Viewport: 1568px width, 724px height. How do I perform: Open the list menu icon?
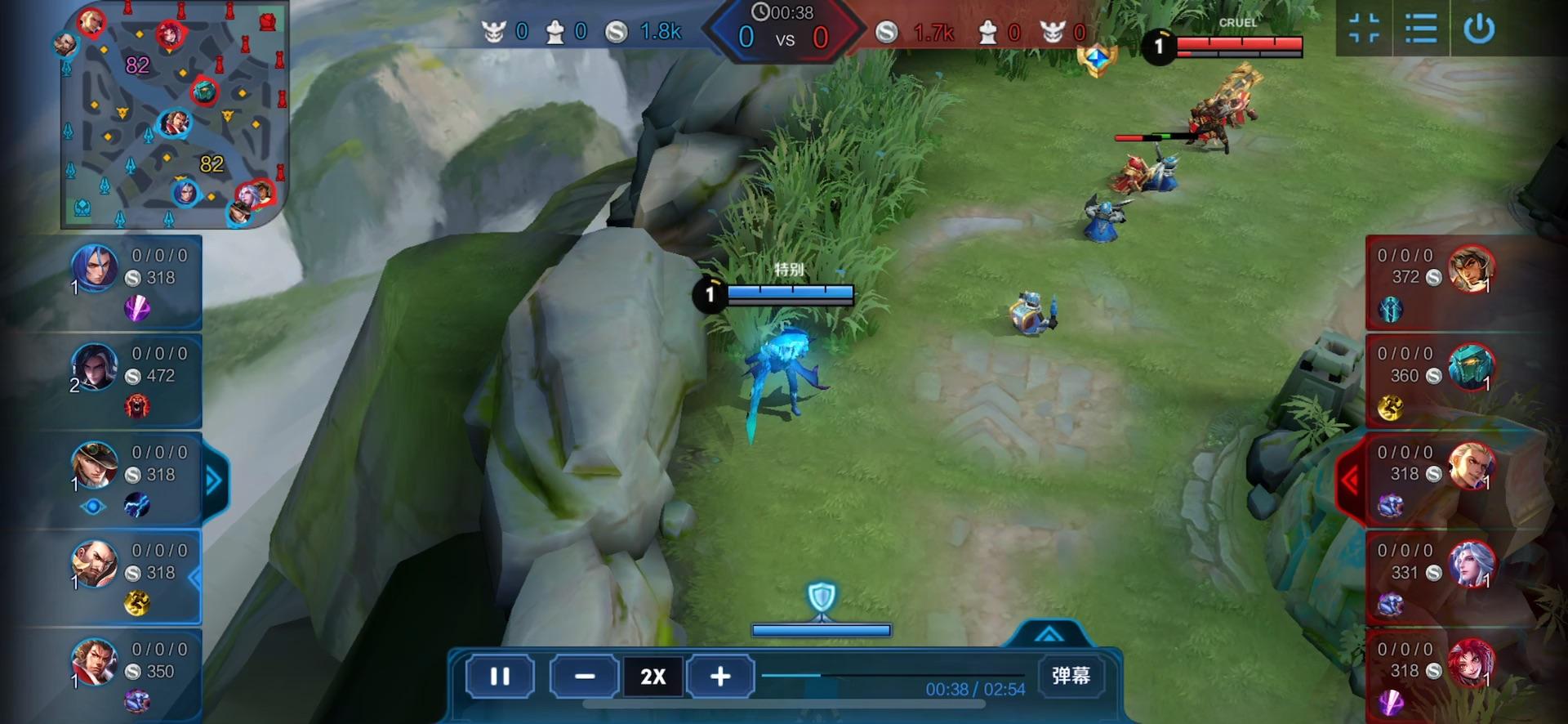coord(1421,29)
